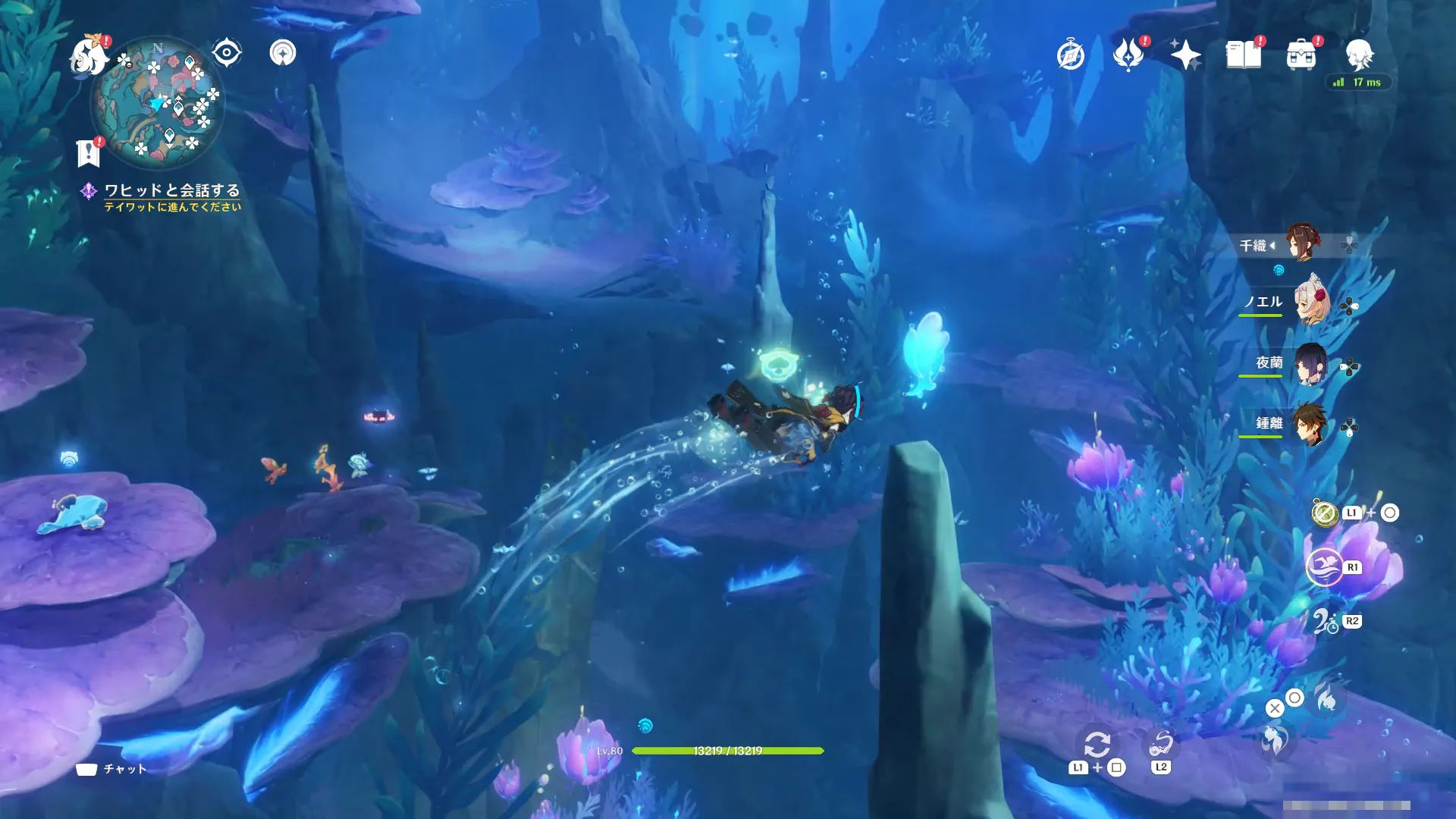Open the adventurer handbook book icon
This screenshot has height=819, width=1456.
tap(1244, 55)
